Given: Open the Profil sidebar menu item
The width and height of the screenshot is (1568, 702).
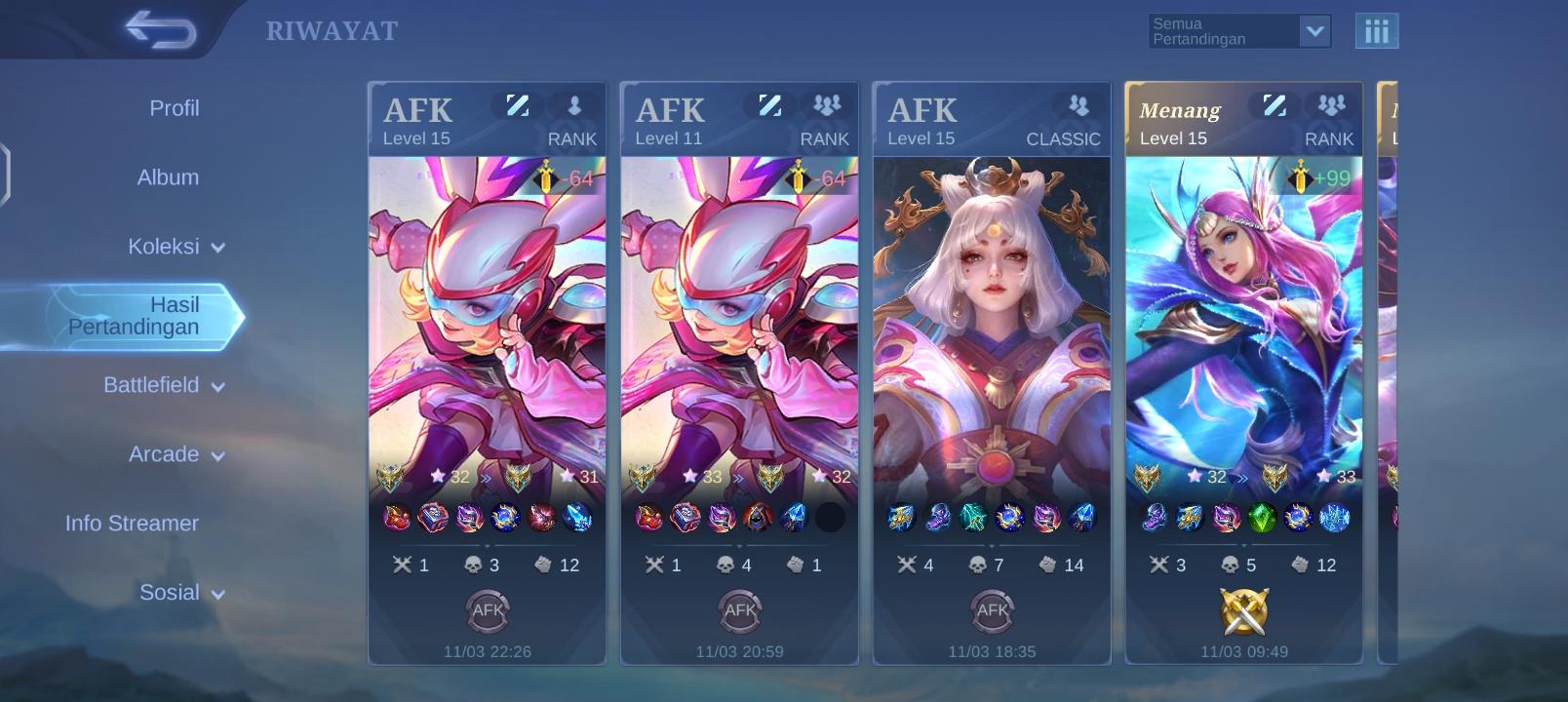Looking at the screenshot, I should (x=174, y=108).
